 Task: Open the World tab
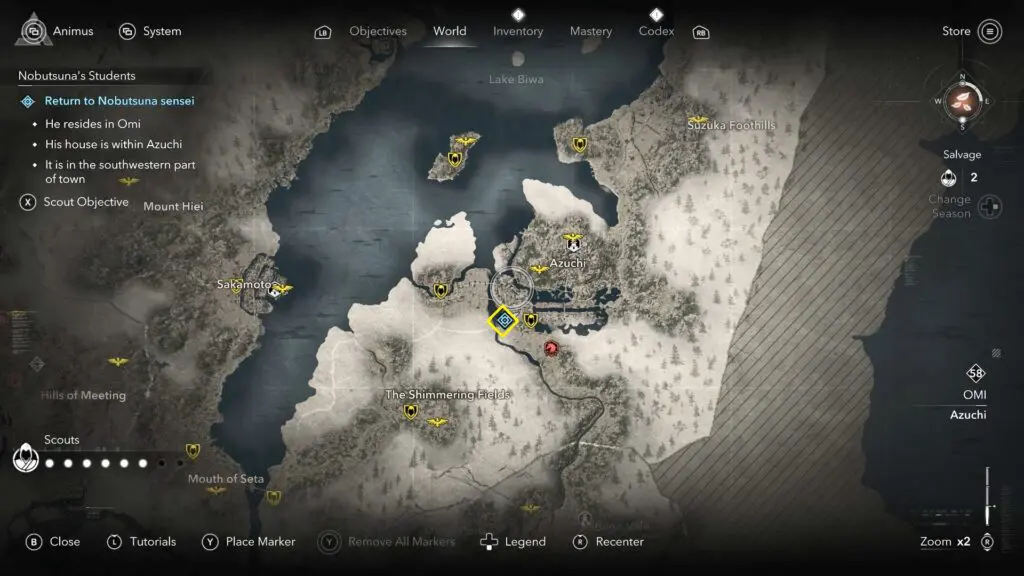pos(449,31)
